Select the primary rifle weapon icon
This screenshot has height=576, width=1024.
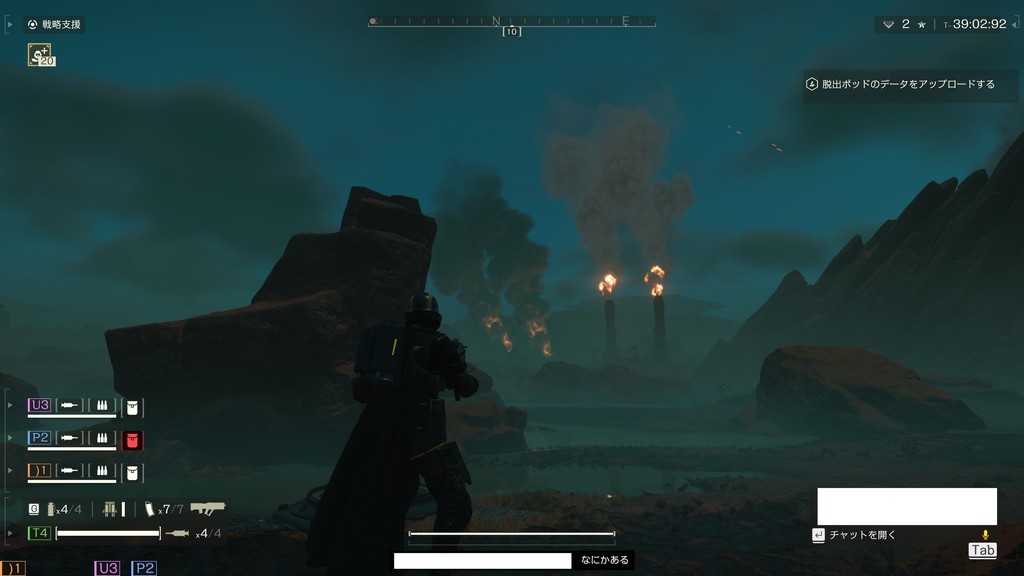[207, 508]
